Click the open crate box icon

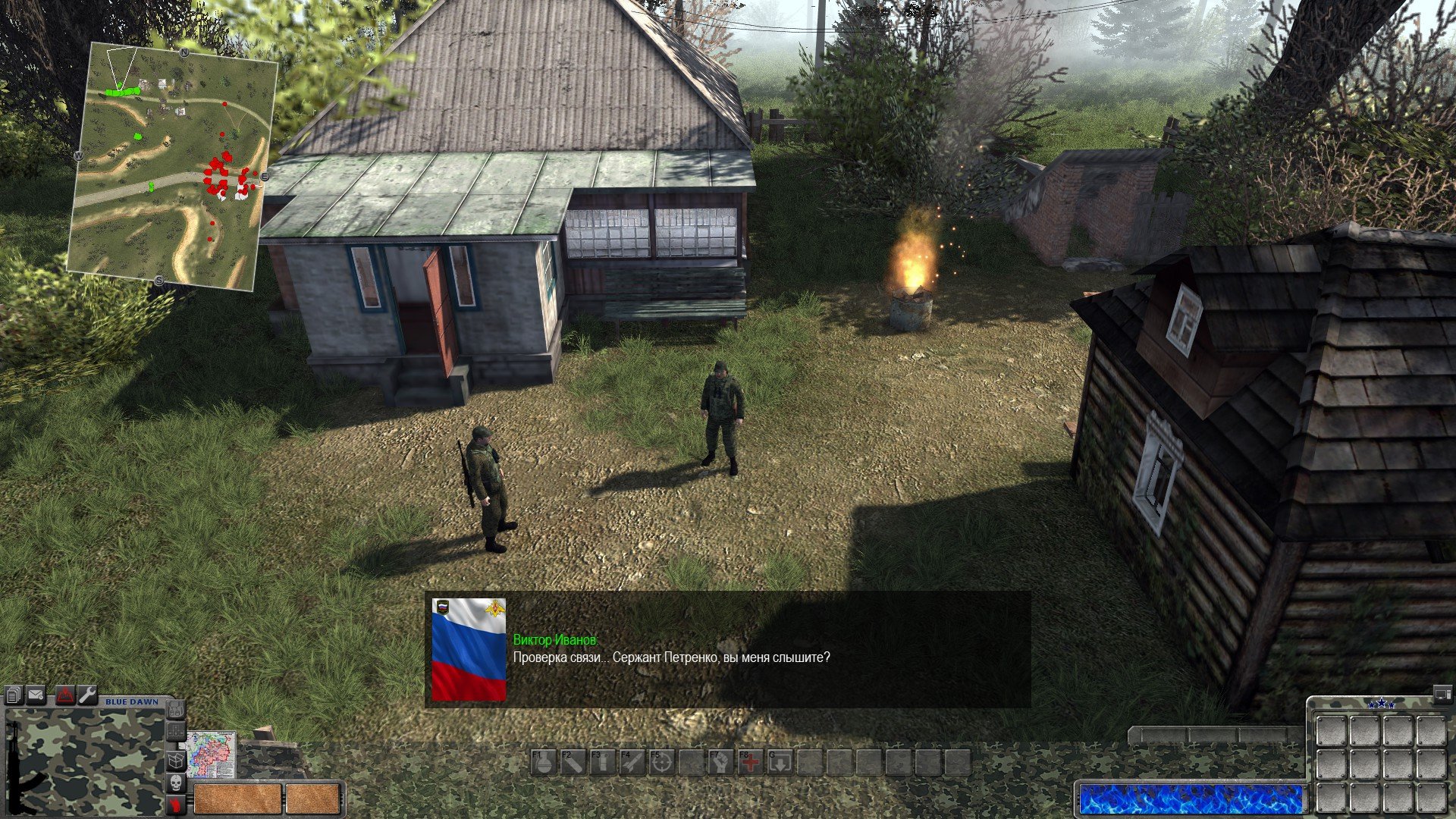175,760
